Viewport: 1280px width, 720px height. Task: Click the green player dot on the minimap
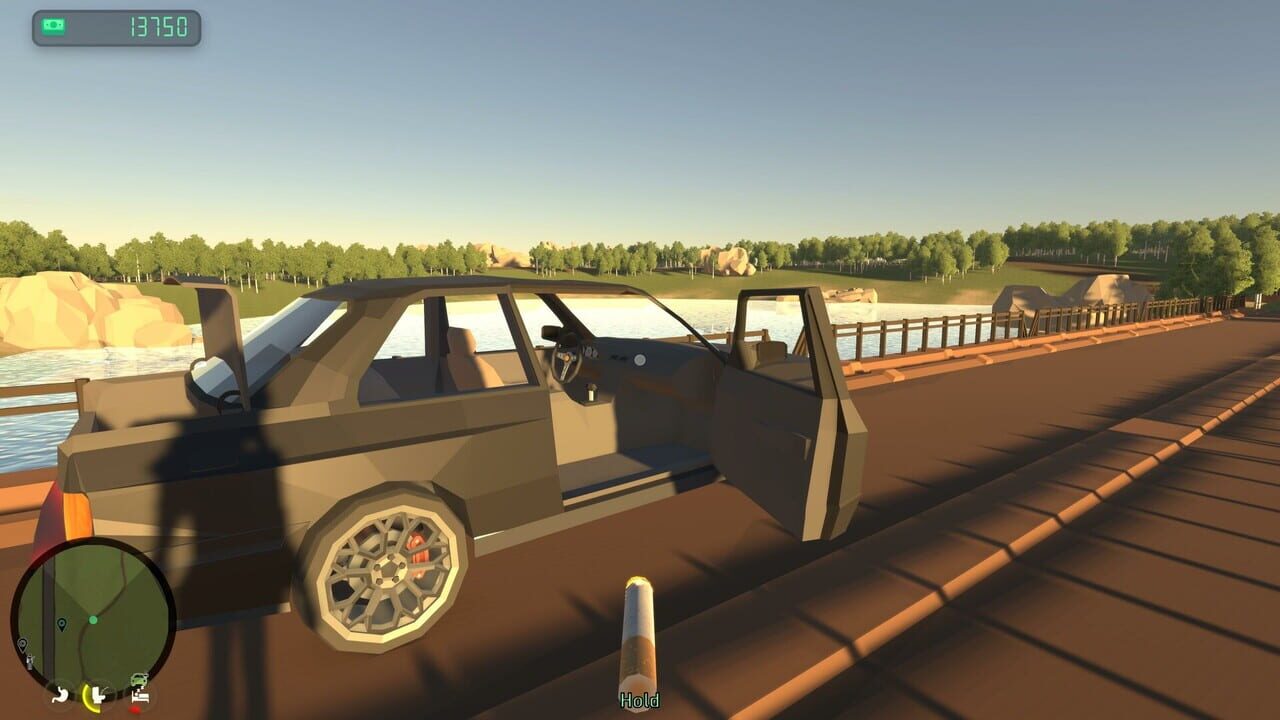94,619
